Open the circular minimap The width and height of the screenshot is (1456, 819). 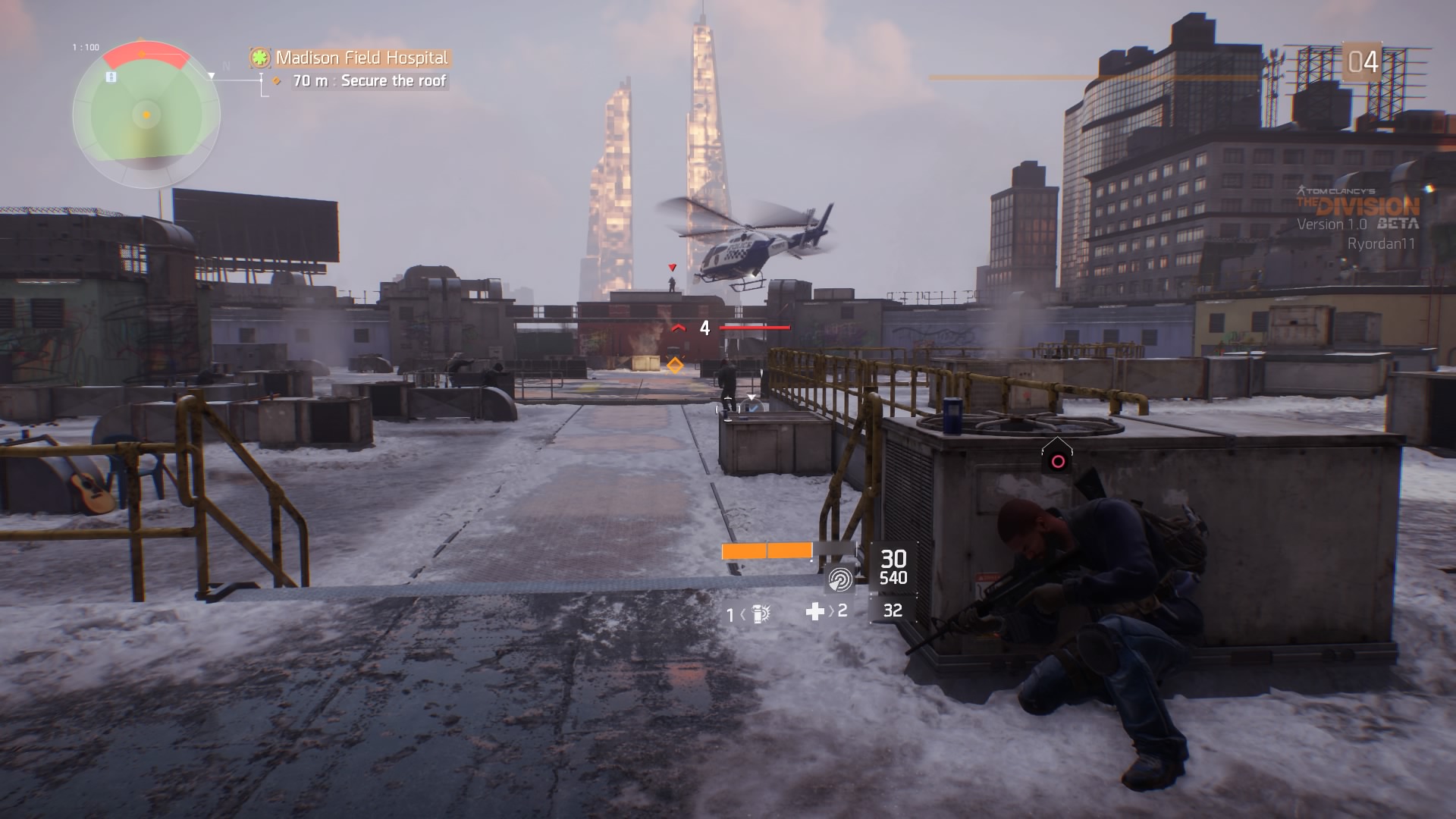coord(146,115)
